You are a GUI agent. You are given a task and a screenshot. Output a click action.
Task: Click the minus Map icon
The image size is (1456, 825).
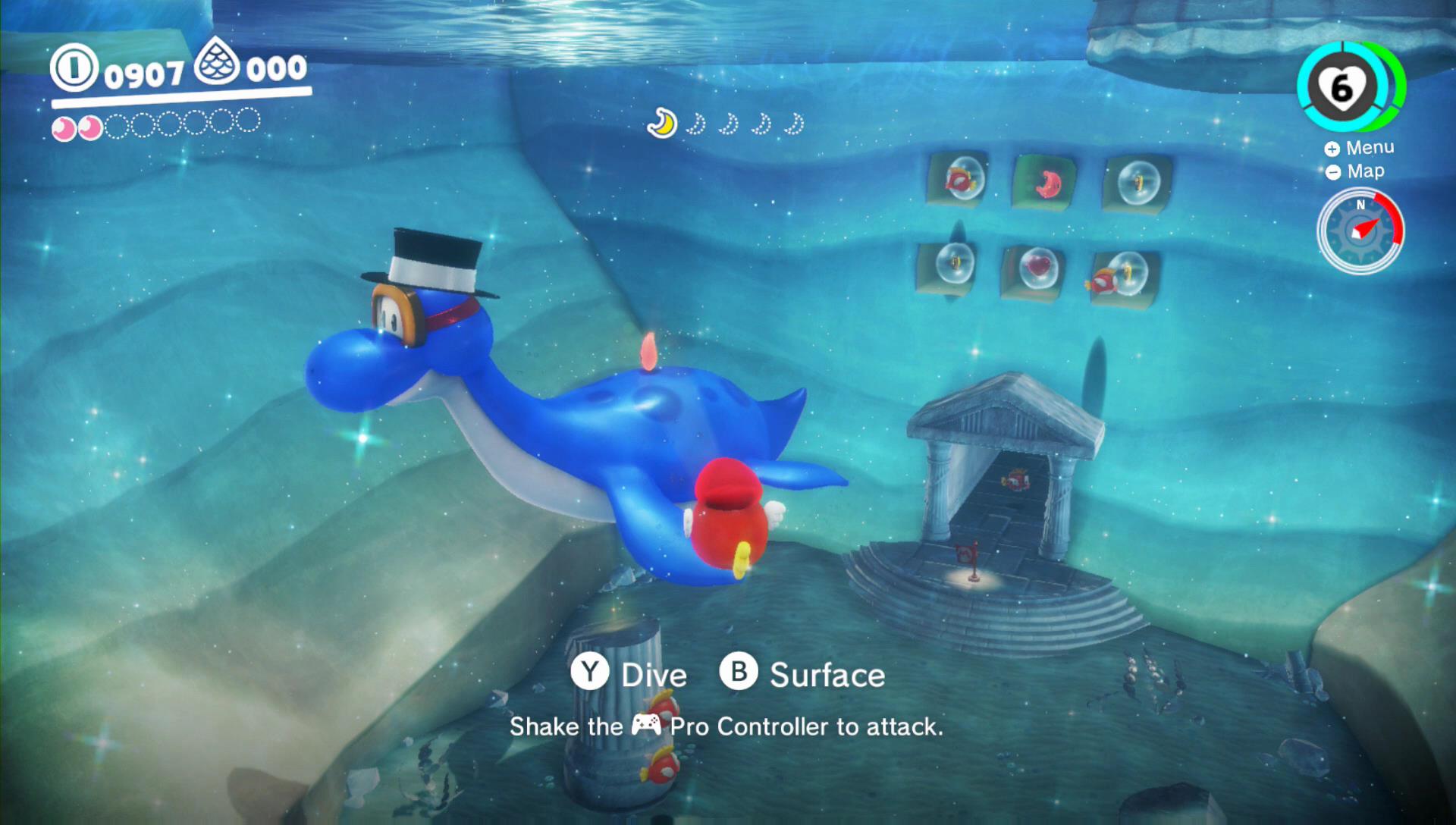[x=1332, y=171]
